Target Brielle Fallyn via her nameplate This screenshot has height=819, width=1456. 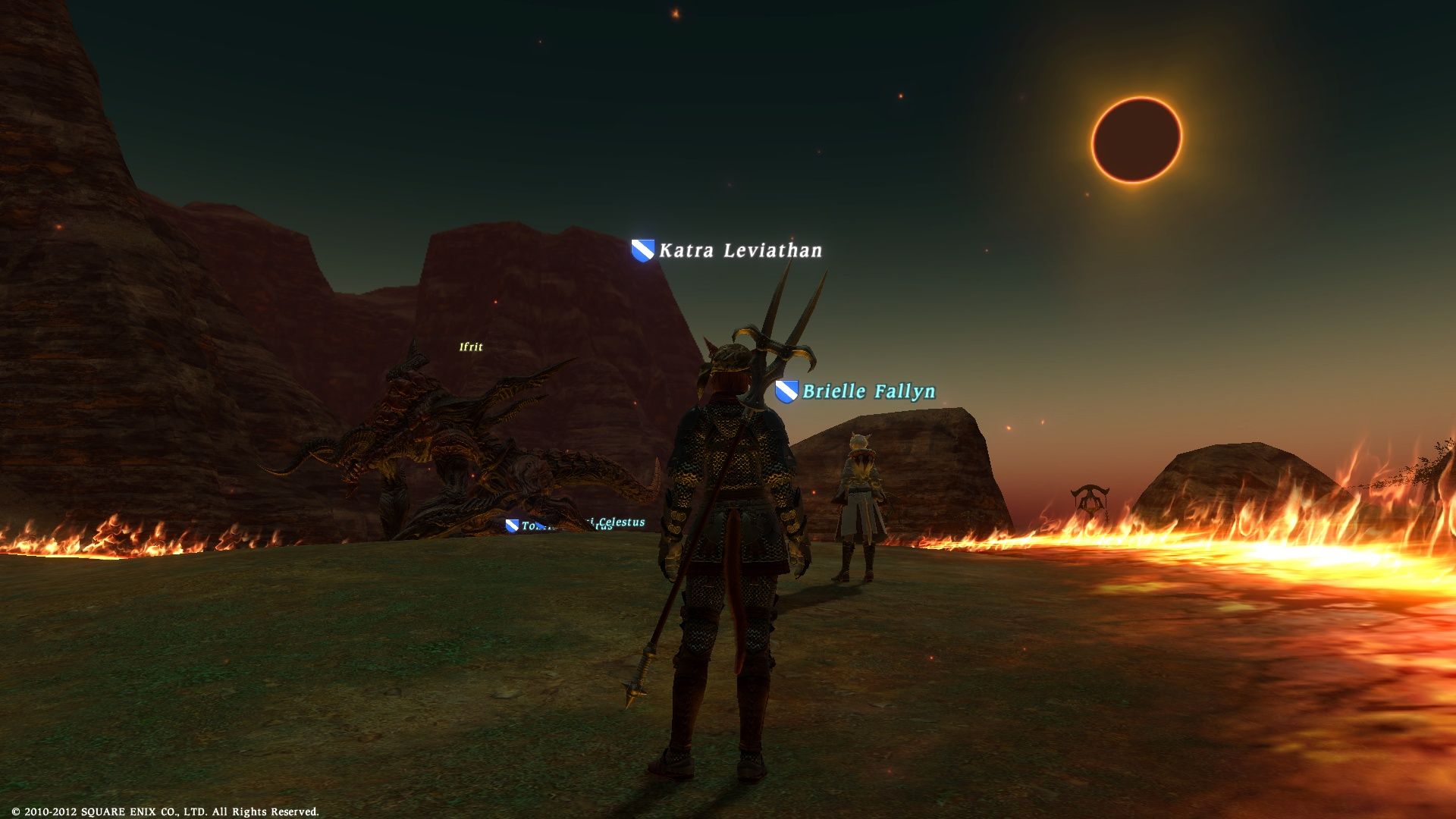coord(868,391)
